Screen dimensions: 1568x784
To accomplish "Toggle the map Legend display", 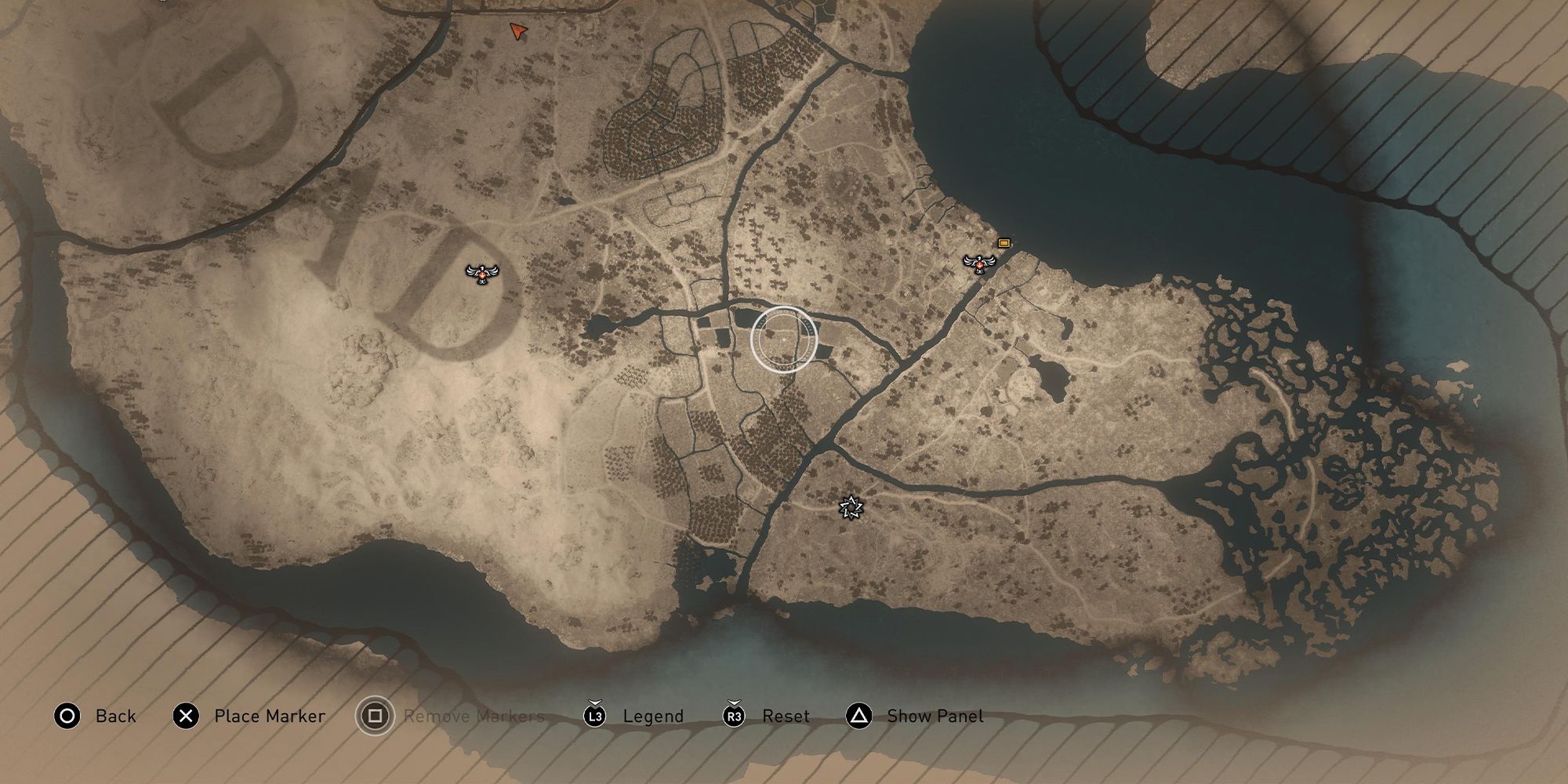I will click(652, 716).
